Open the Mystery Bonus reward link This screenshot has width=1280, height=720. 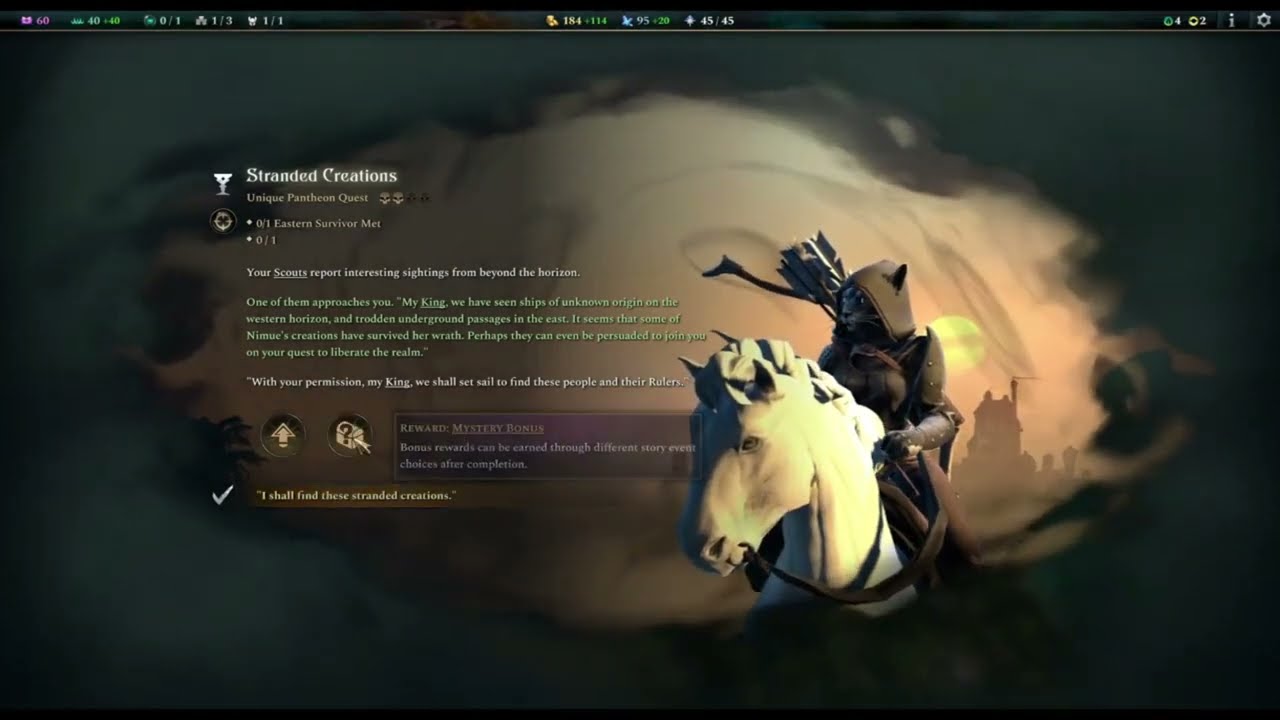pyautogui.click(x=497, y=428)
